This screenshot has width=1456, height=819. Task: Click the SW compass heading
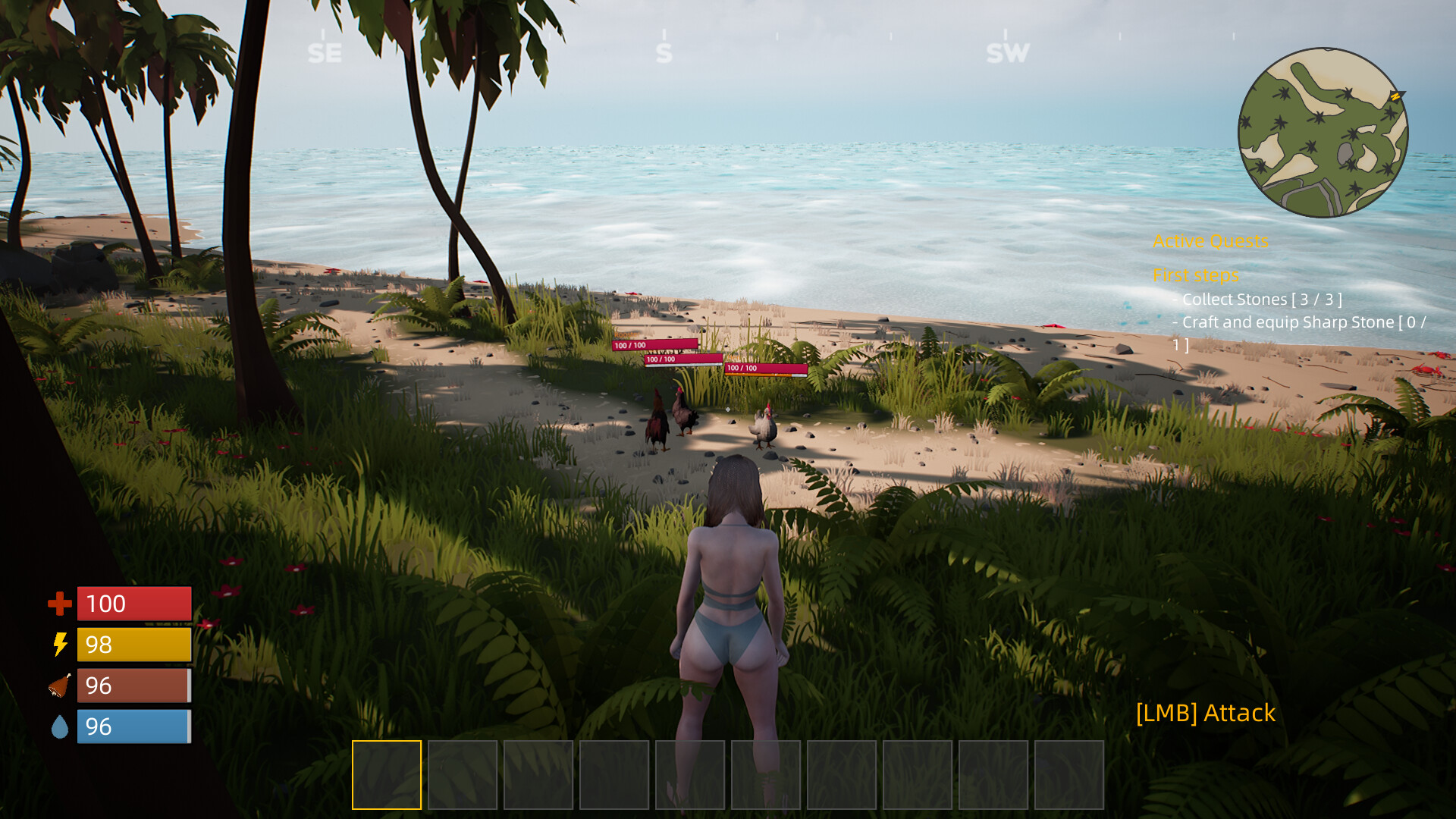pyautogui.click(x=1006, y=53)
